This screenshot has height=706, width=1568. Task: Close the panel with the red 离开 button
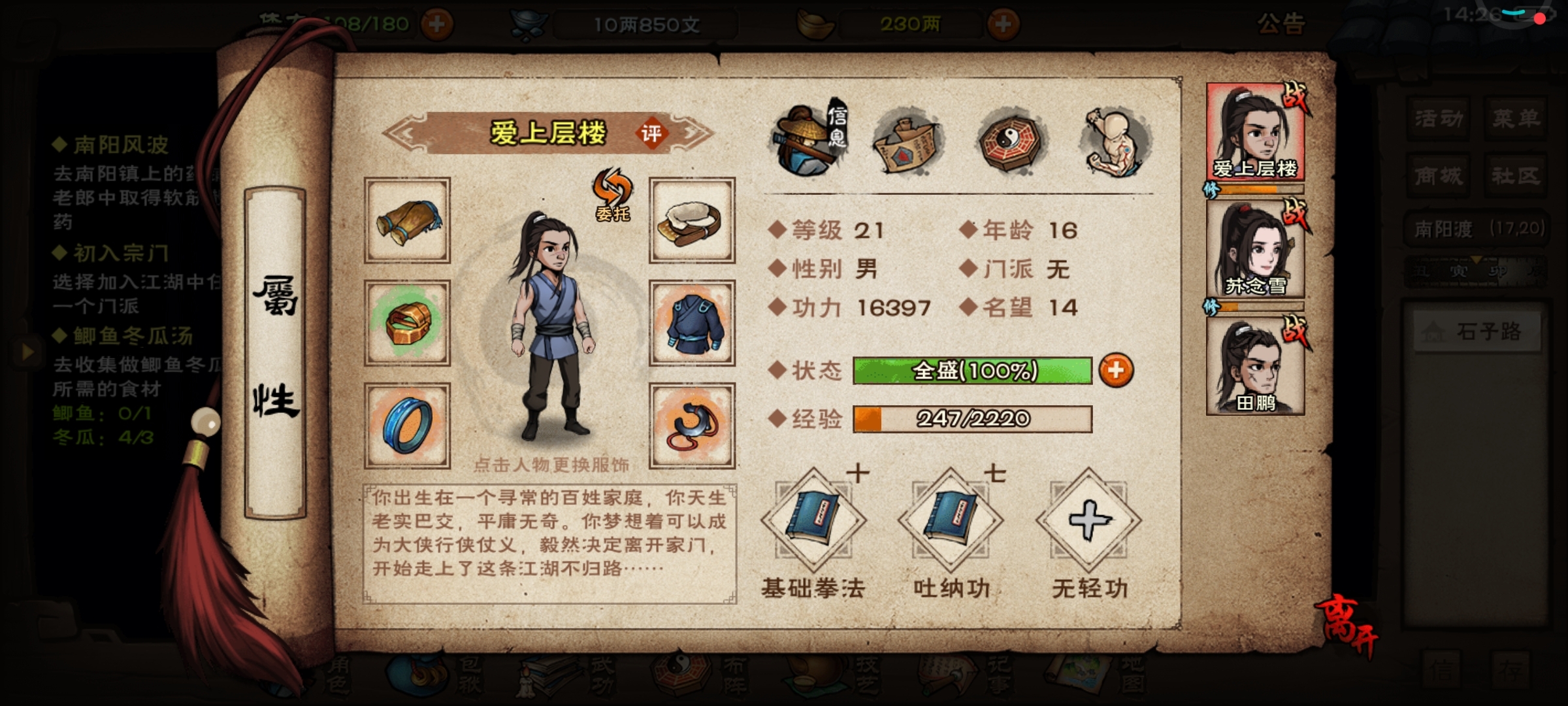[1347, 624]
